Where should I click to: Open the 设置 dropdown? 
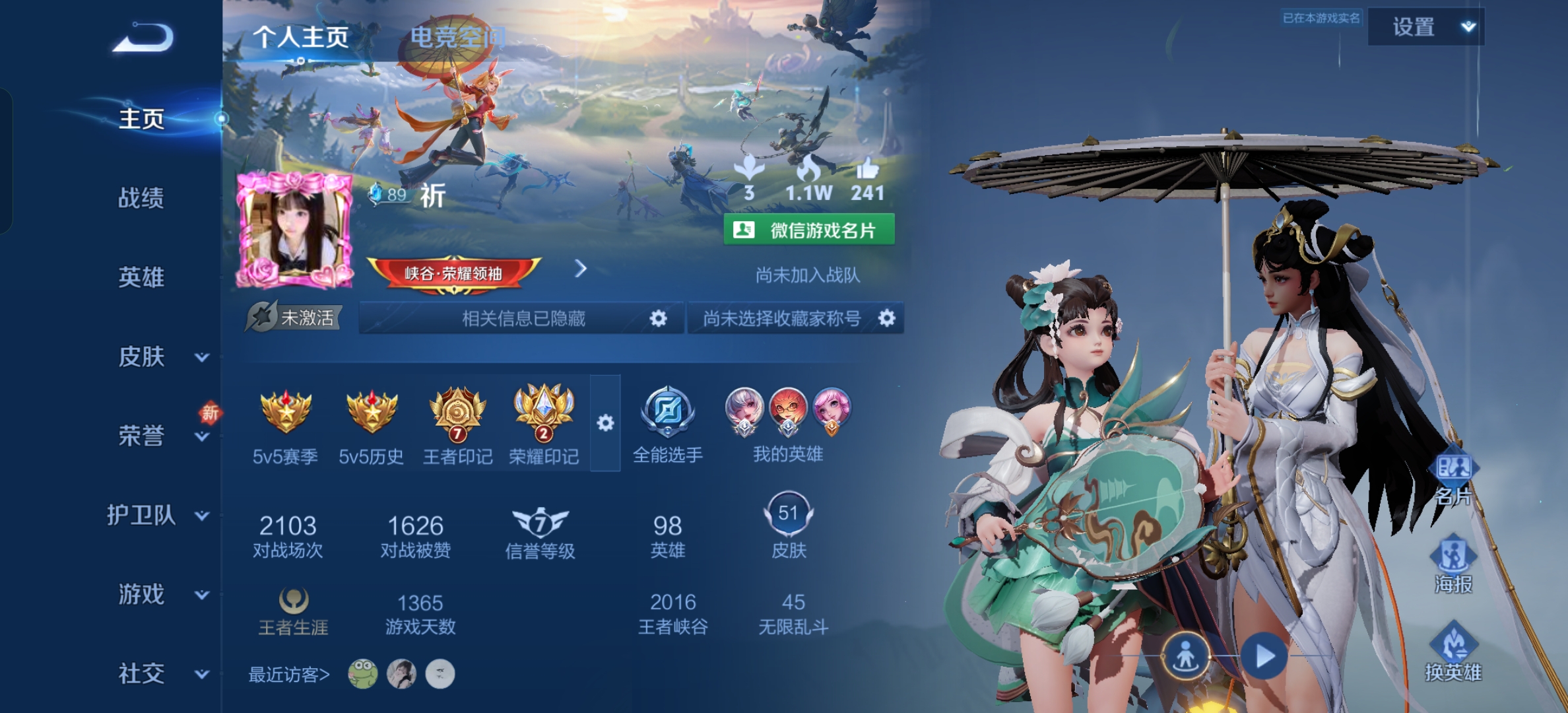point(1425,27)
